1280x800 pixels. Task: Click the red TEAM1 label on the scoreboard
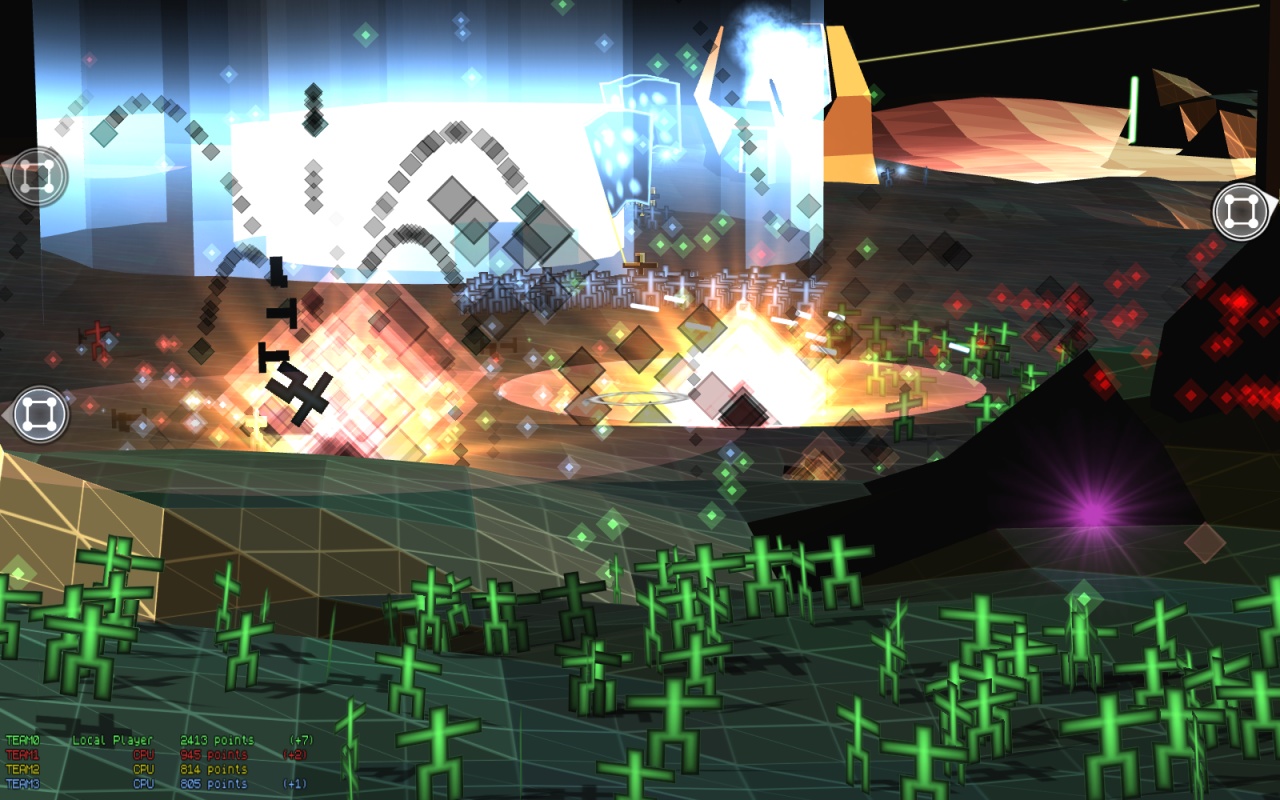coord(23,755)
